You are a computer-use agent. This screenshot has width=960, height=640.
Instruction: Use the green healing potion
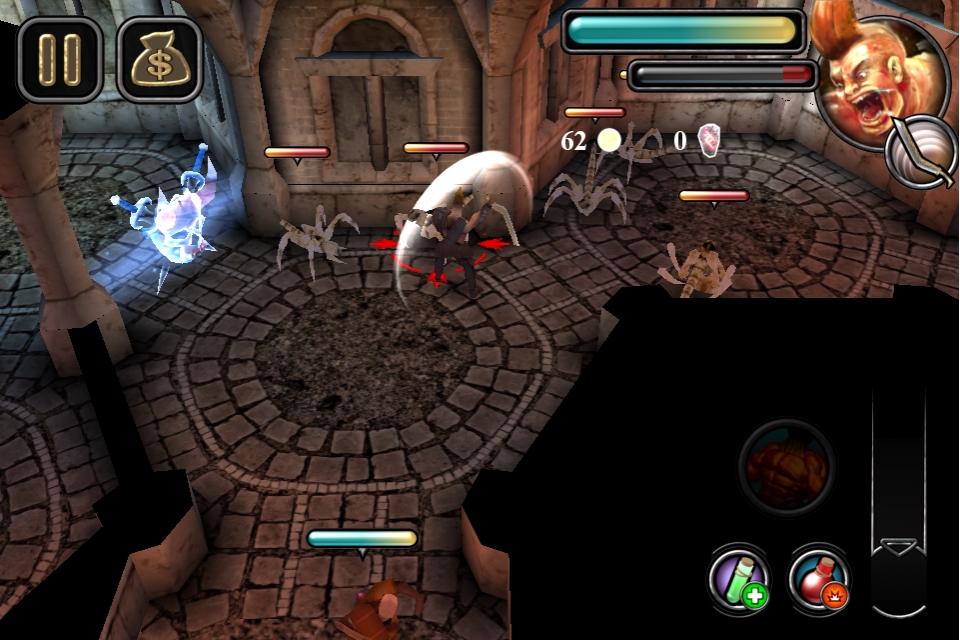[x=739, y=578]
